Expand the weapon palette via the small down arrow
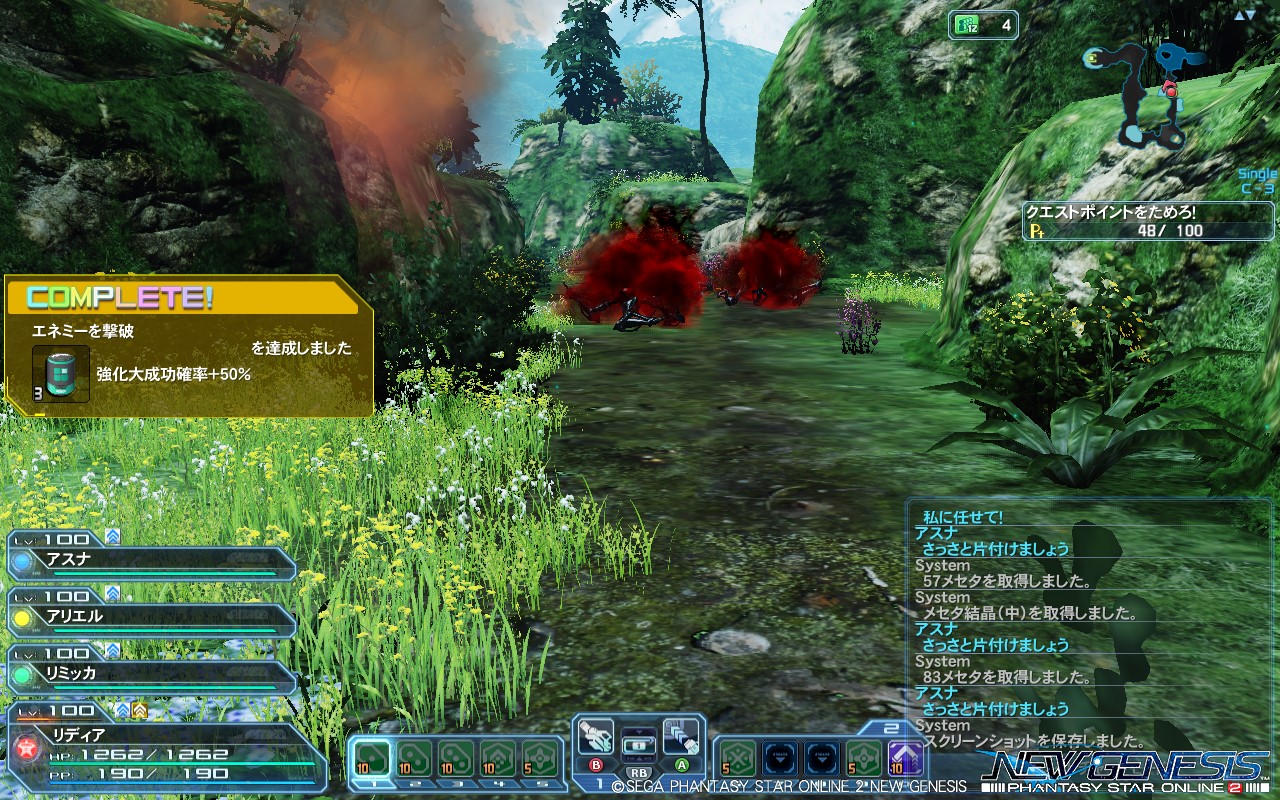The width and height of the screenshot is (1280, 800). click(639, 732)
